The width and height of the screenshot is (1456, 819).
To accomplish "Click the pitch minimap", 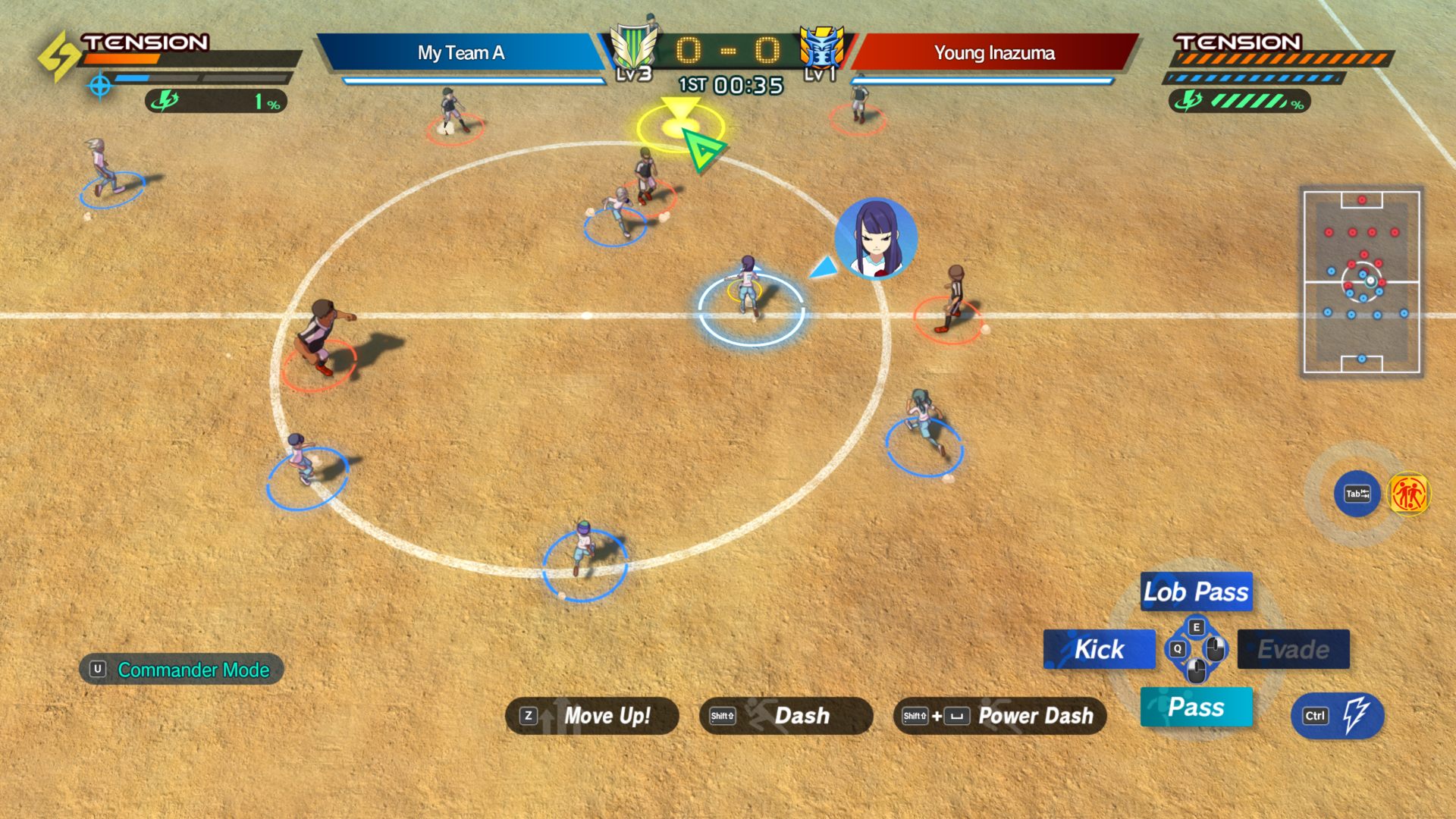I will [x=1361, y=281].
